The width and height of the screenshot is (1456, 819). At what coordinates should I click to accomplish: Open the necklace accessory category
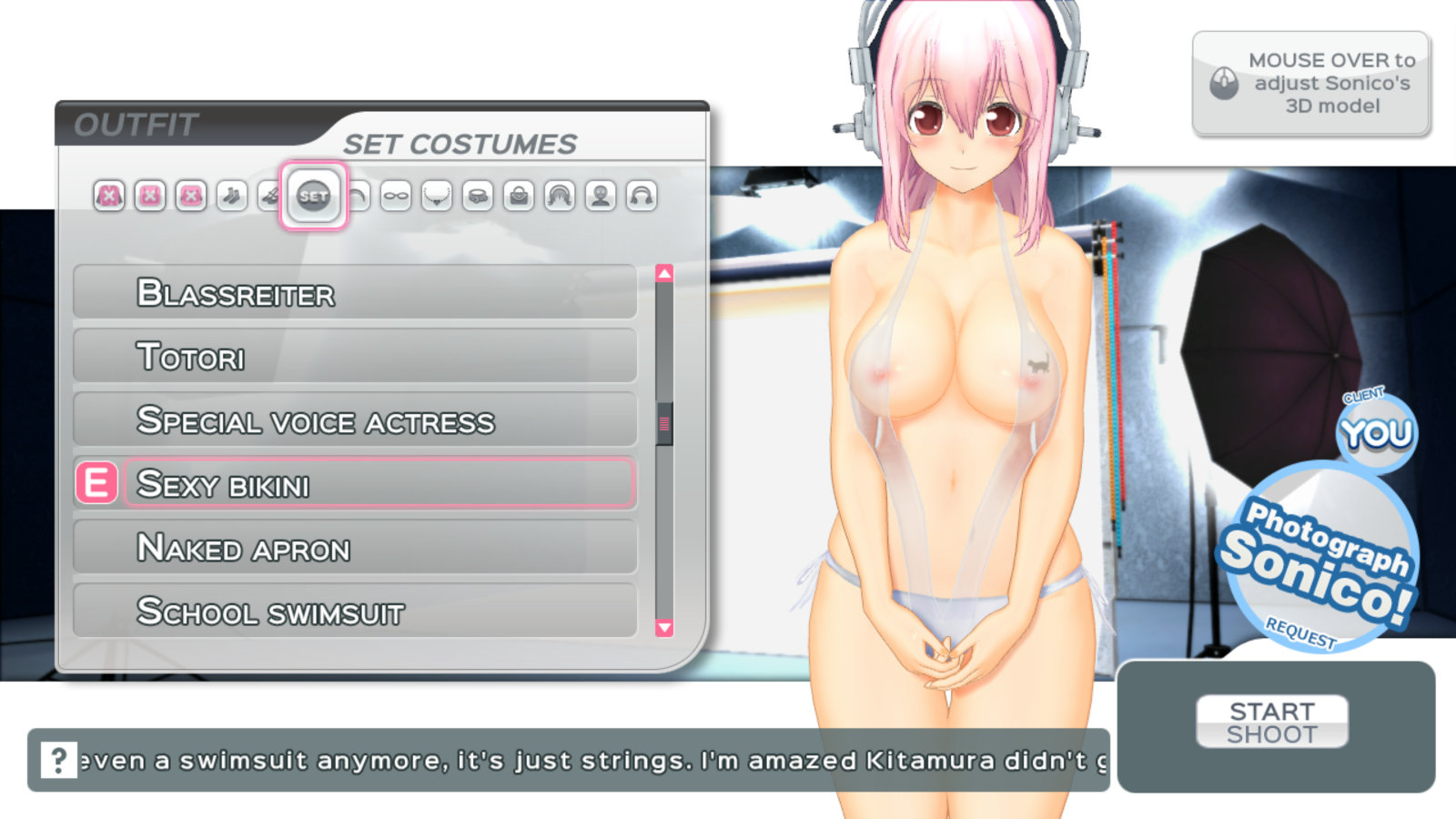pos(437,196)
